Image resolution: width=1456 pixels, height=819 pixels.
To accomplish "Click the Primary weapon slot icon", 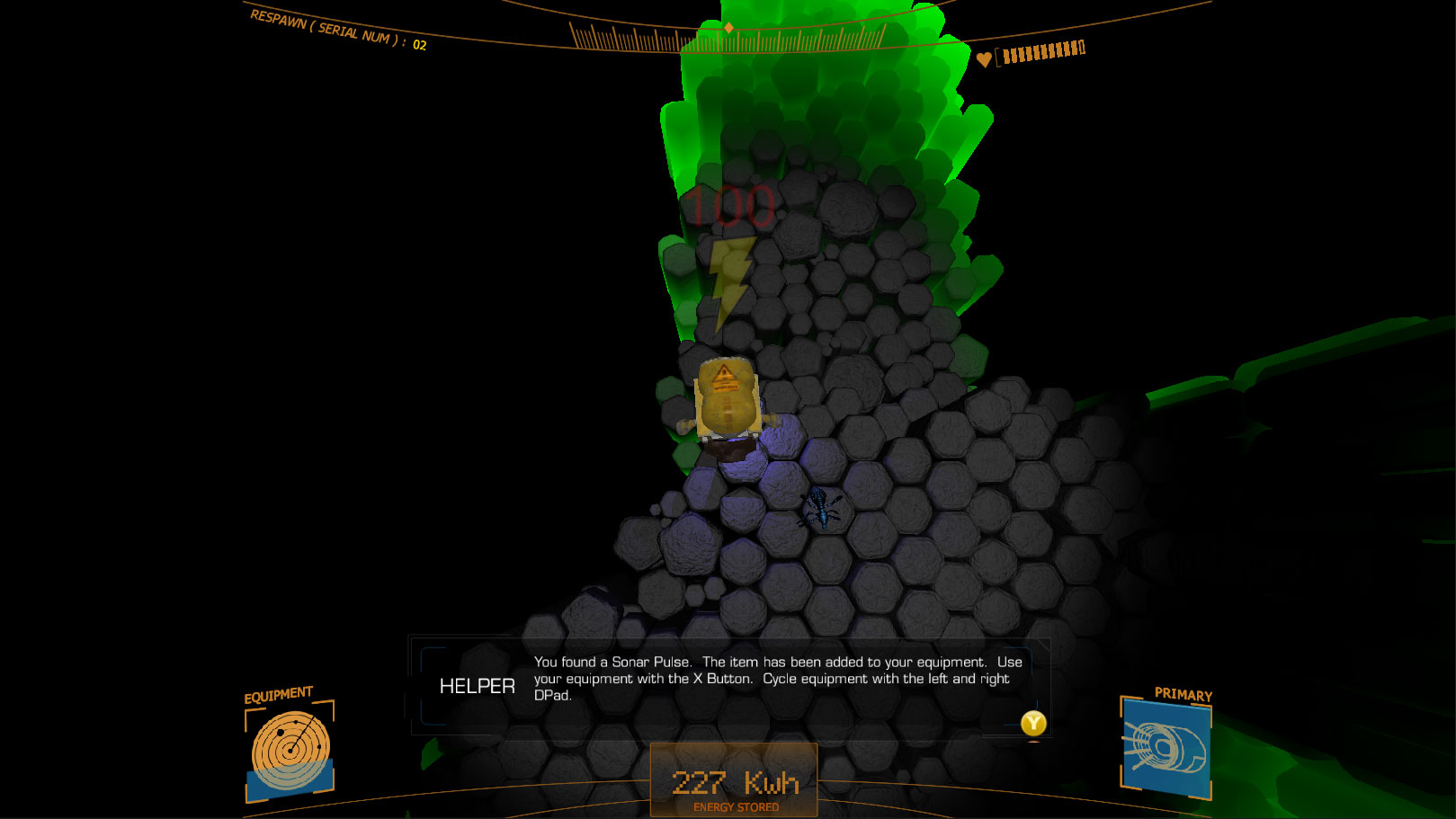I will click(1166, 748).
